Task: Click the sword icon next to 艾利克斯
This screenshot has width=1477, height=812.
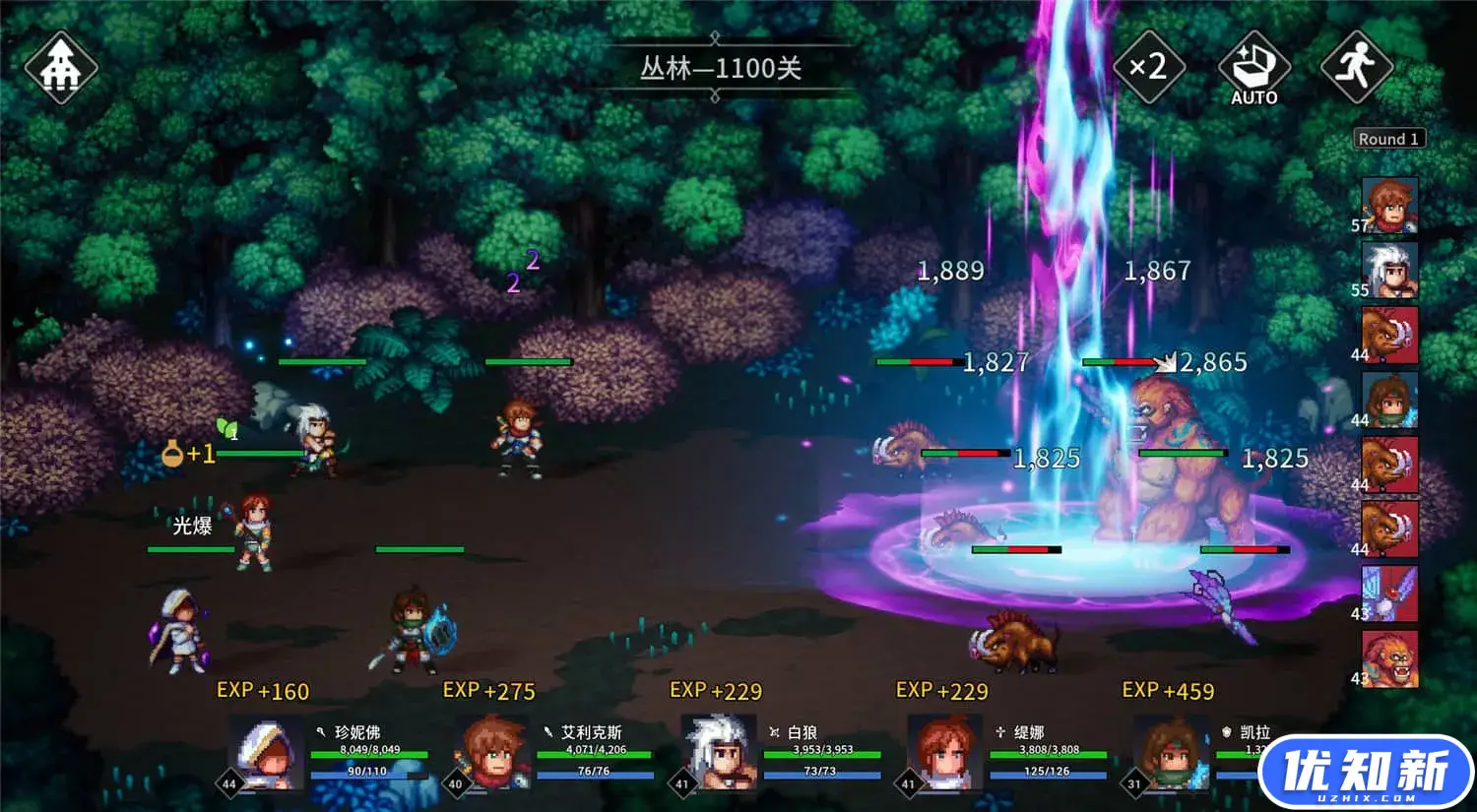Action: pyautogui.click(x=548, y=732)
